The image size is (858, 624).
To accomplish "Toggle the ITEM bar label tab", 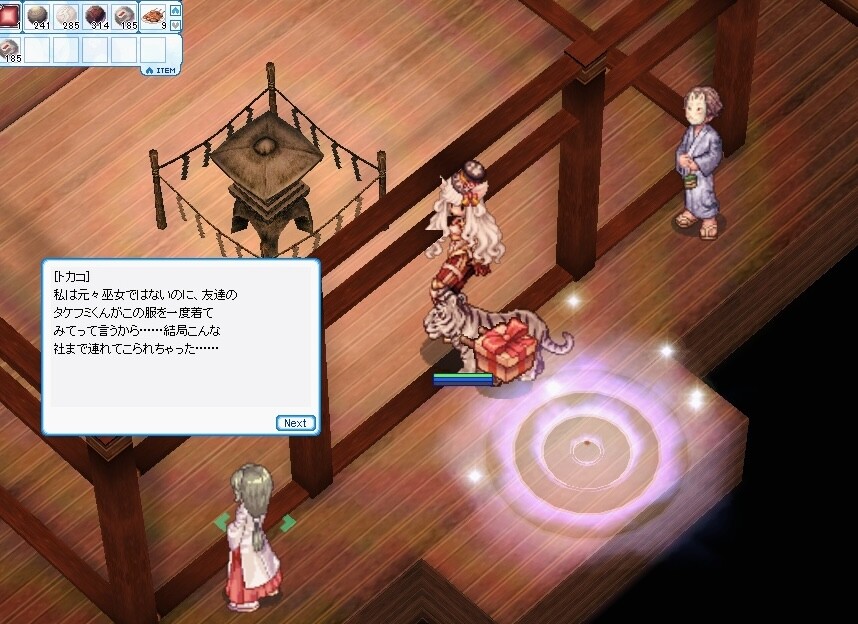I will point(163,70).
